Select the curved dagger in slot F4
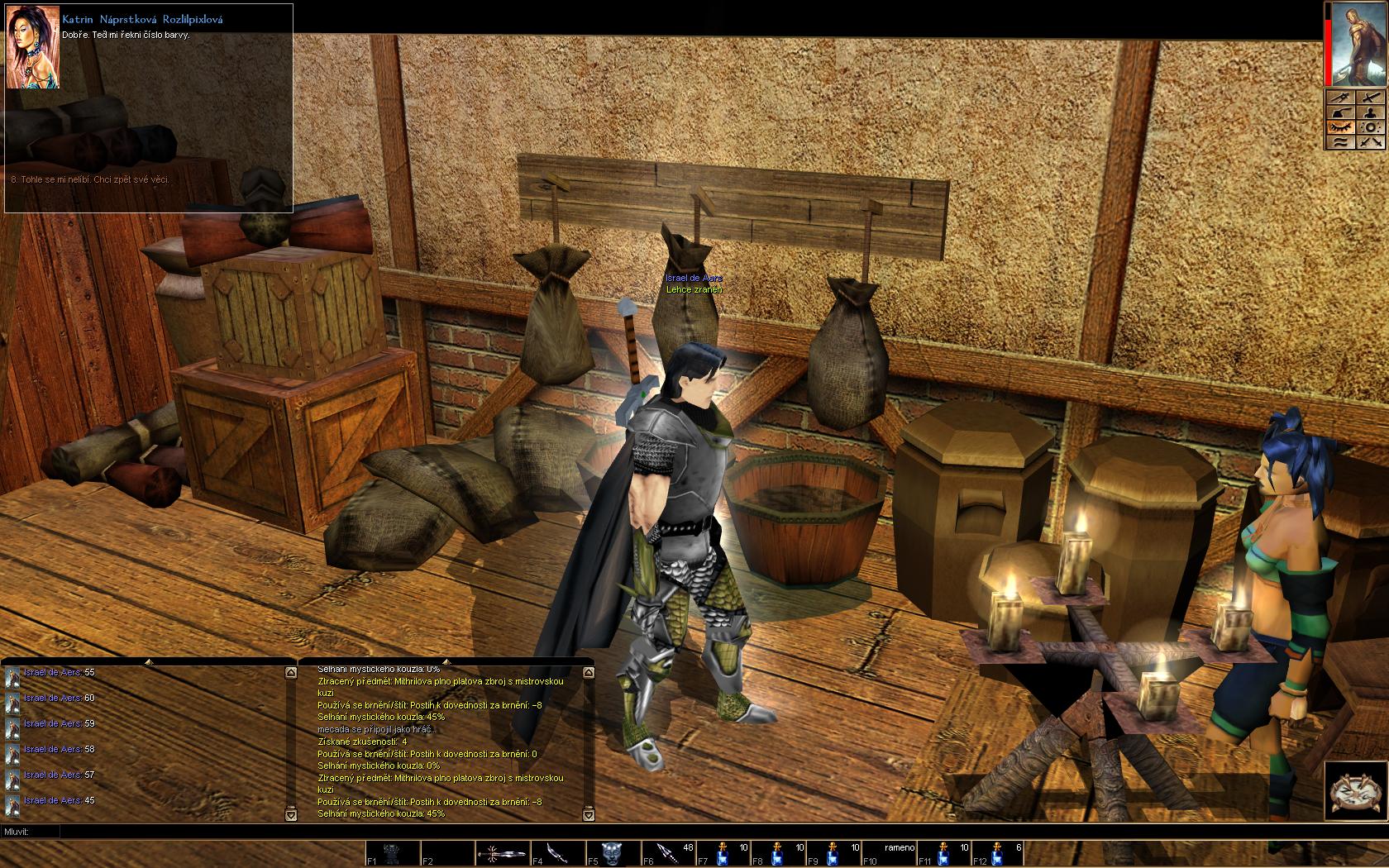This screenshot has width=1389, height=868. click(556, 853)
